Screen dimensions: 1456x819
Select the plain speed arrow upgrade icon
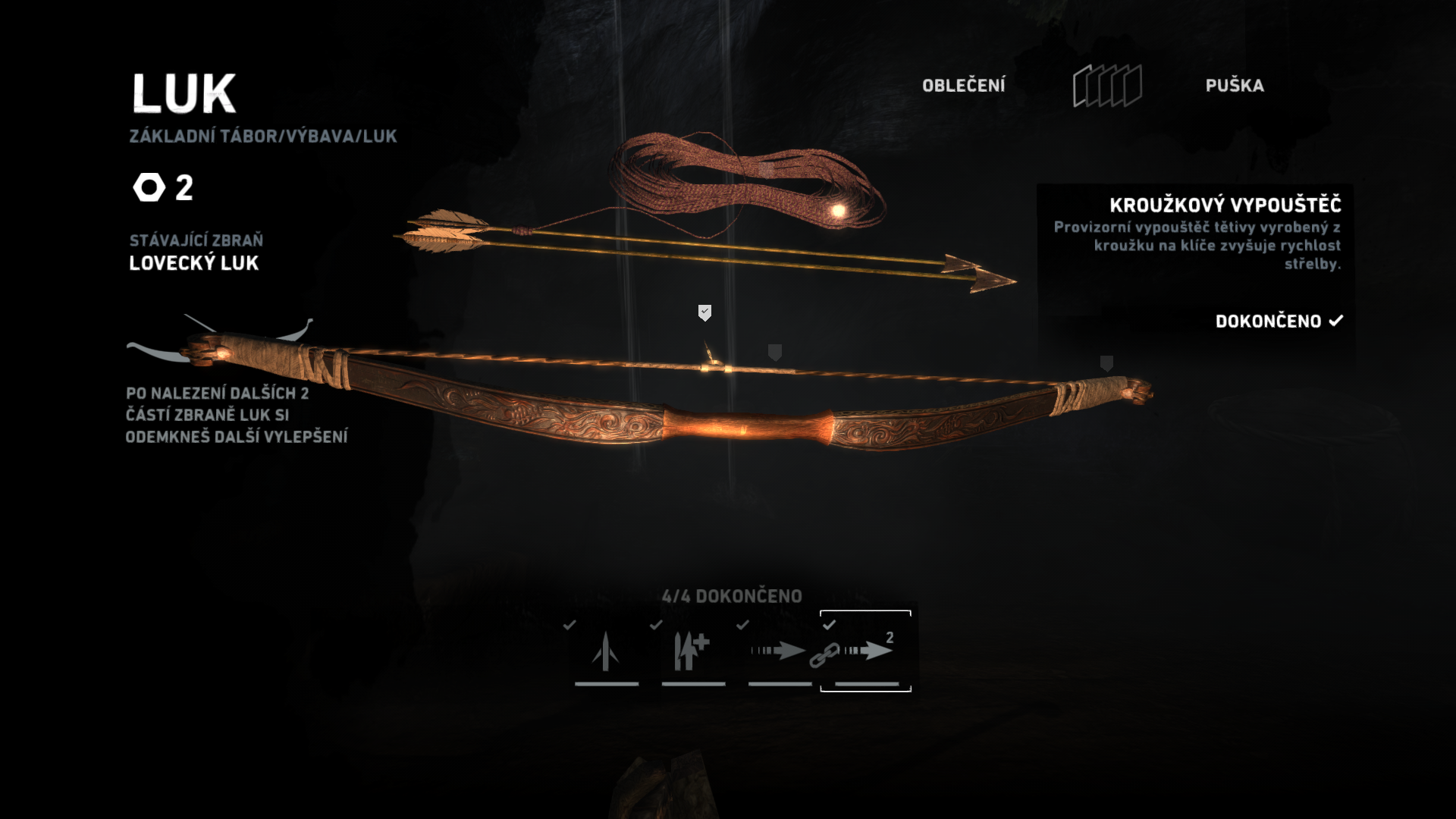(779, 651)
